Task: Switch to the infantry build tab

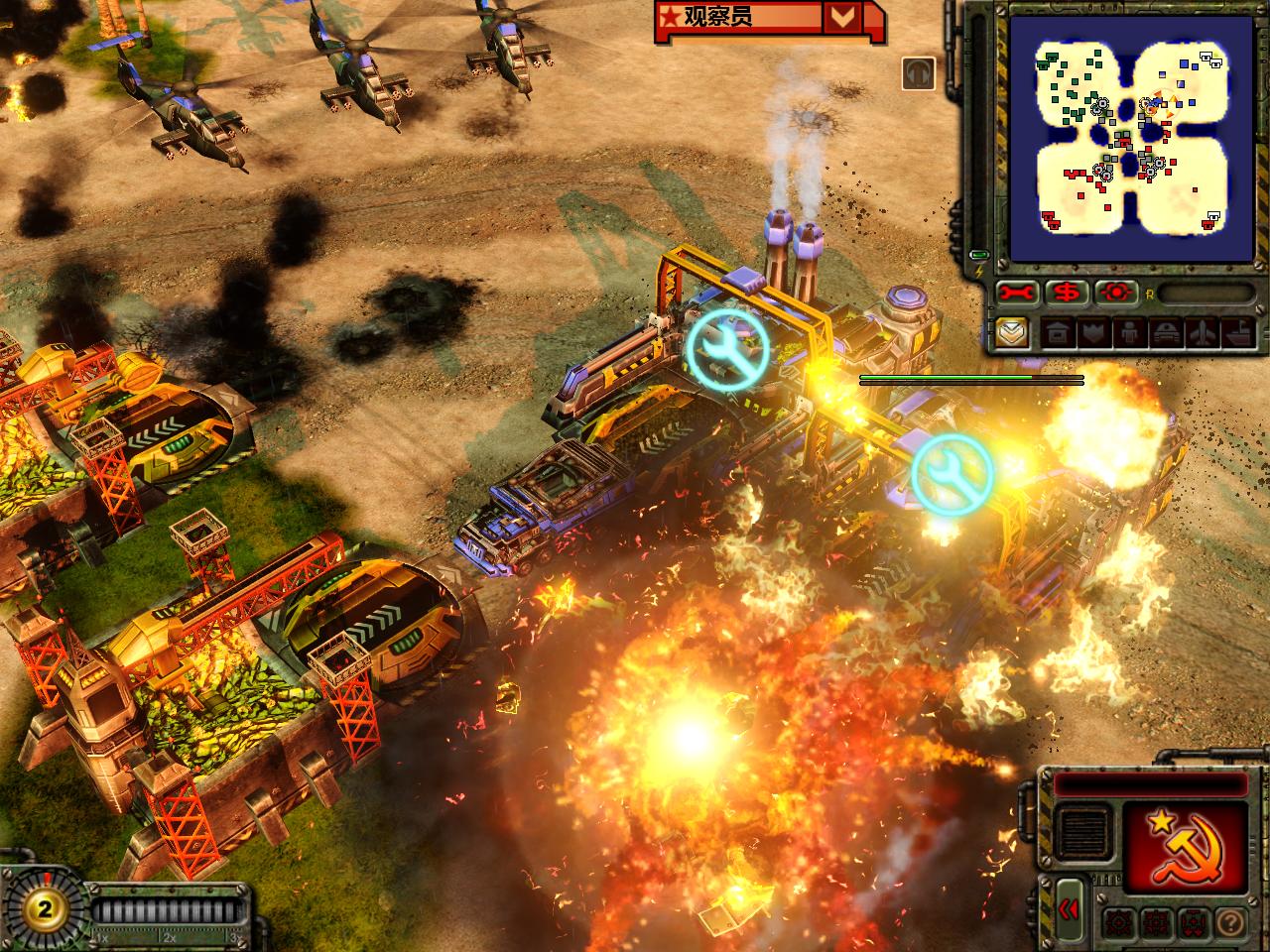Action: point(1126,332)
